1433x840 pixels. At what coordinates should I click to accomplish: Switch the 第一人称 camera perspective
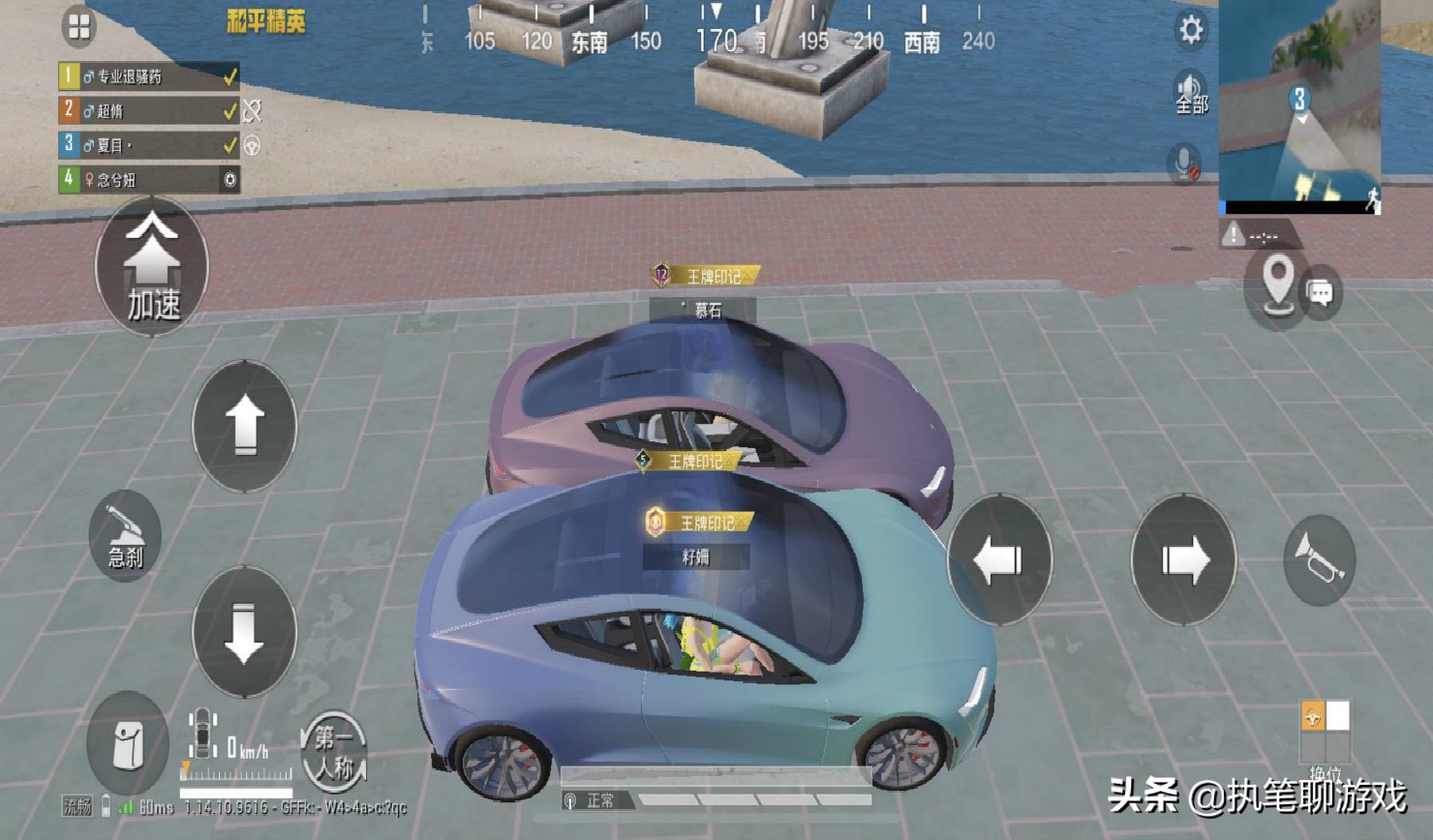click(333, 751)
